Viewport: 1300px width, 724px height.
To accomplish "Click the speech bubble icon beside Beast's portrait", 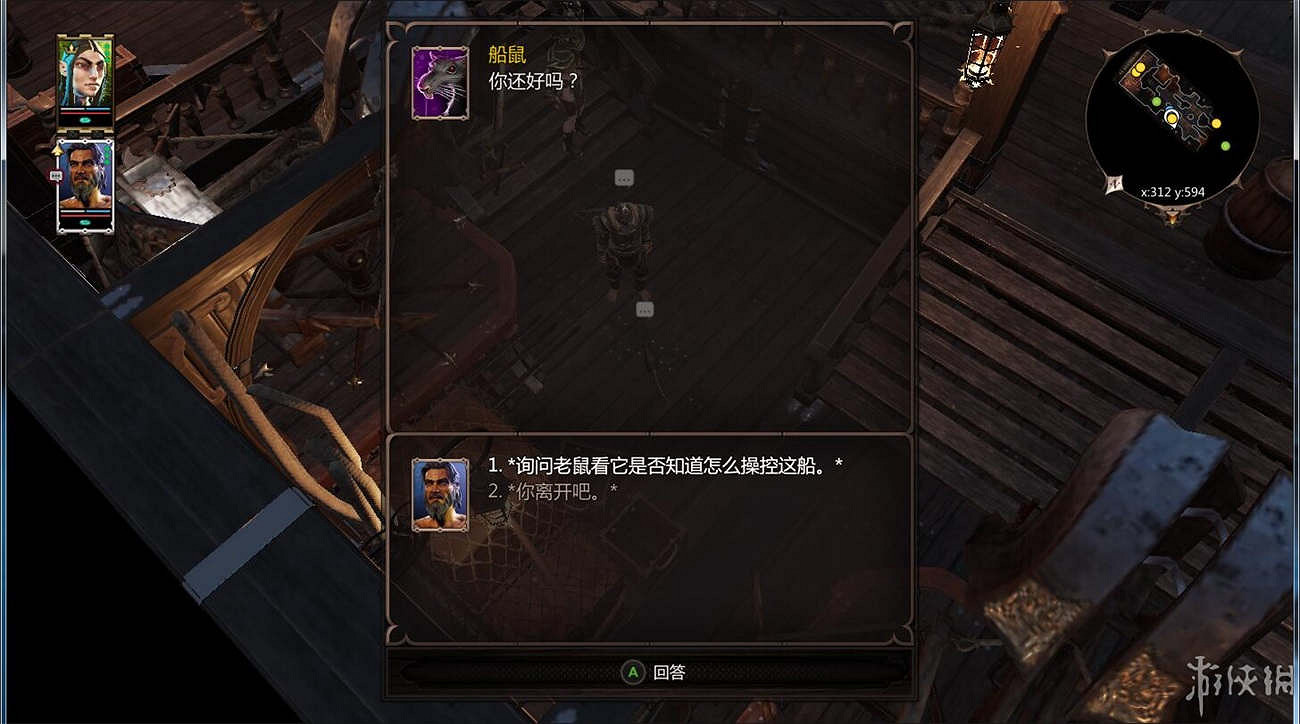I will pos(55,174).
